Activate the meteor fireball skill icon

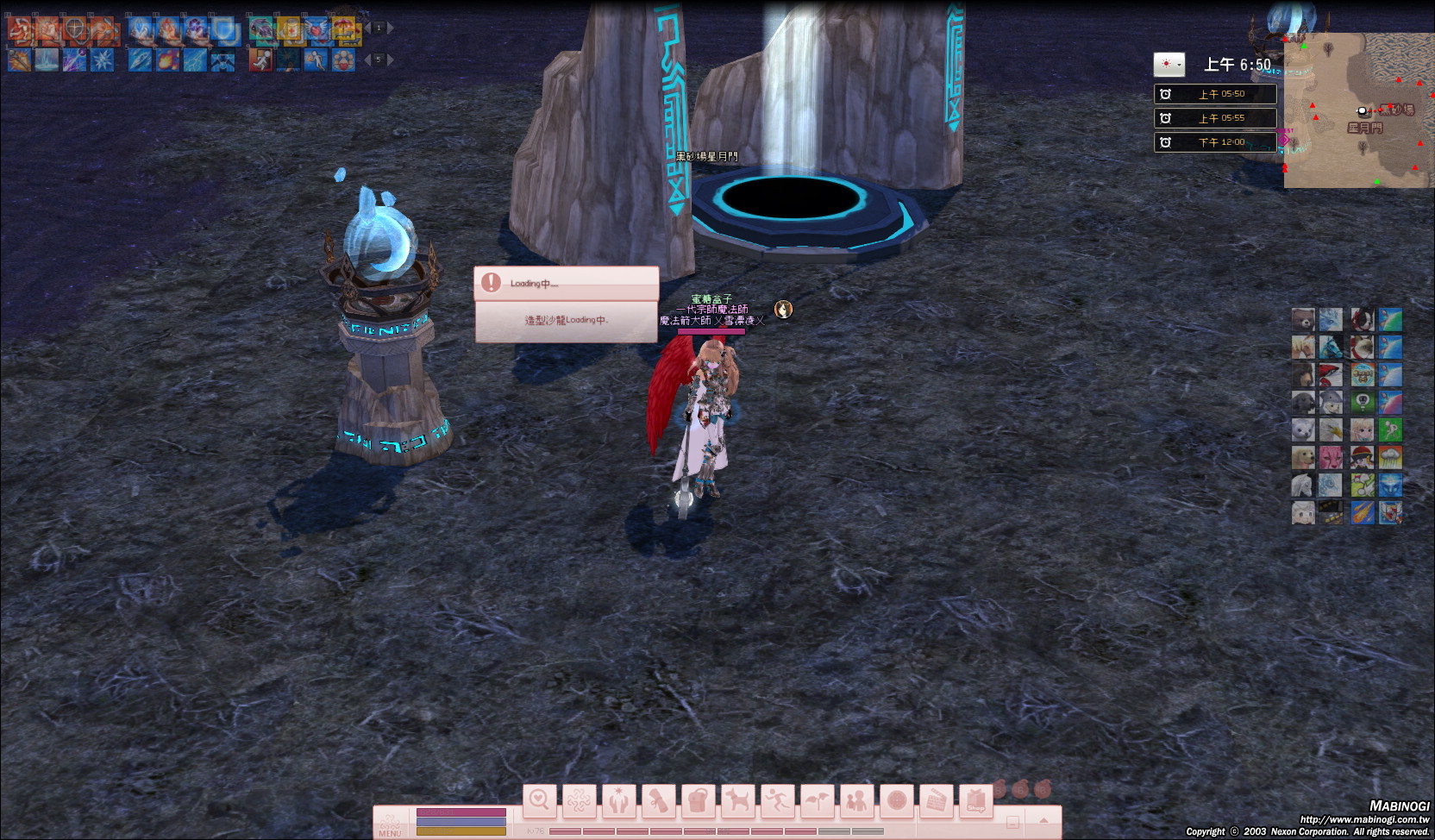[1362, 512]
